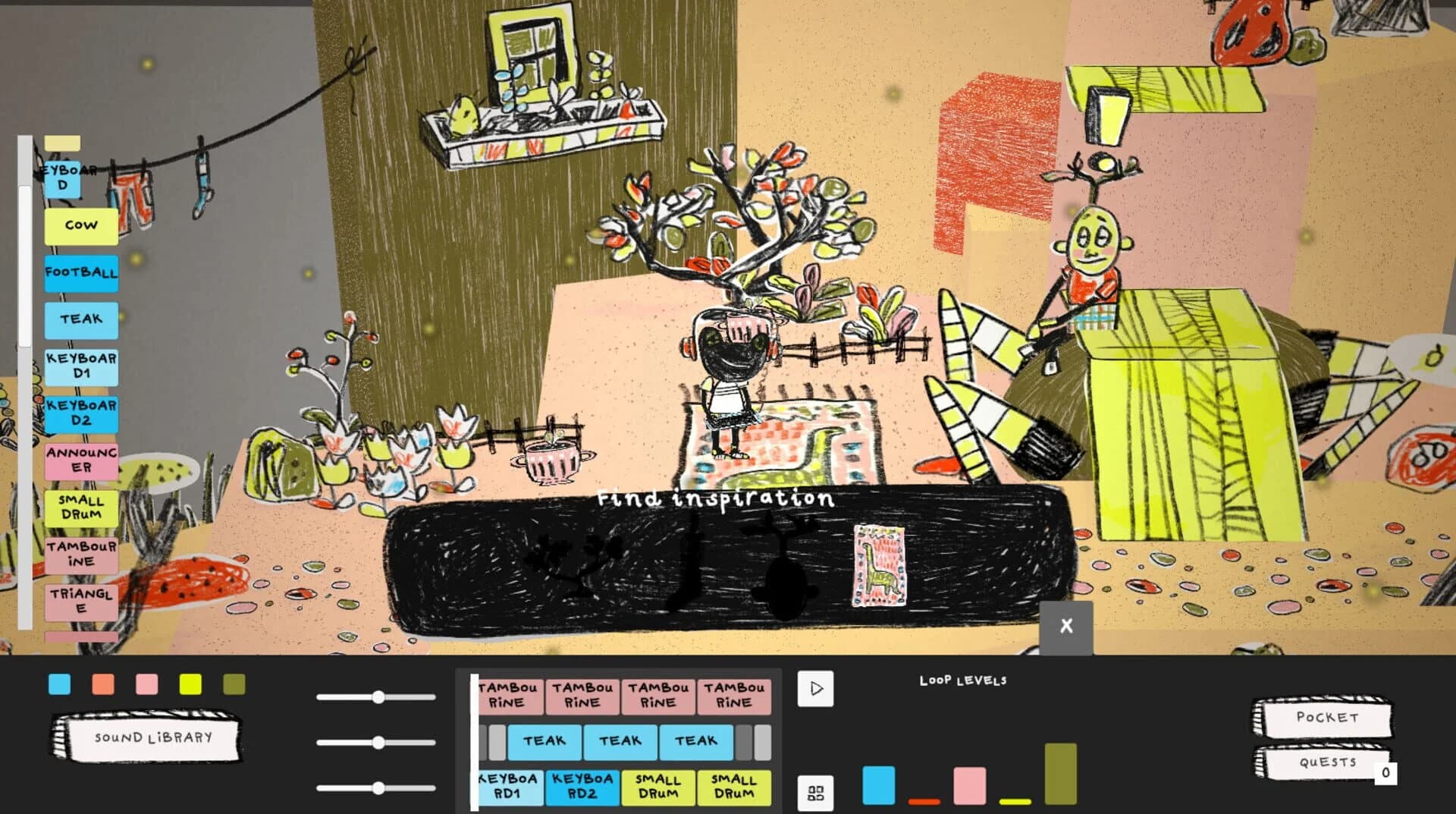Choose TAMBOURINE from the sound list menu
This screenshot has height=814, width=1456.
[x=80, y=553]
